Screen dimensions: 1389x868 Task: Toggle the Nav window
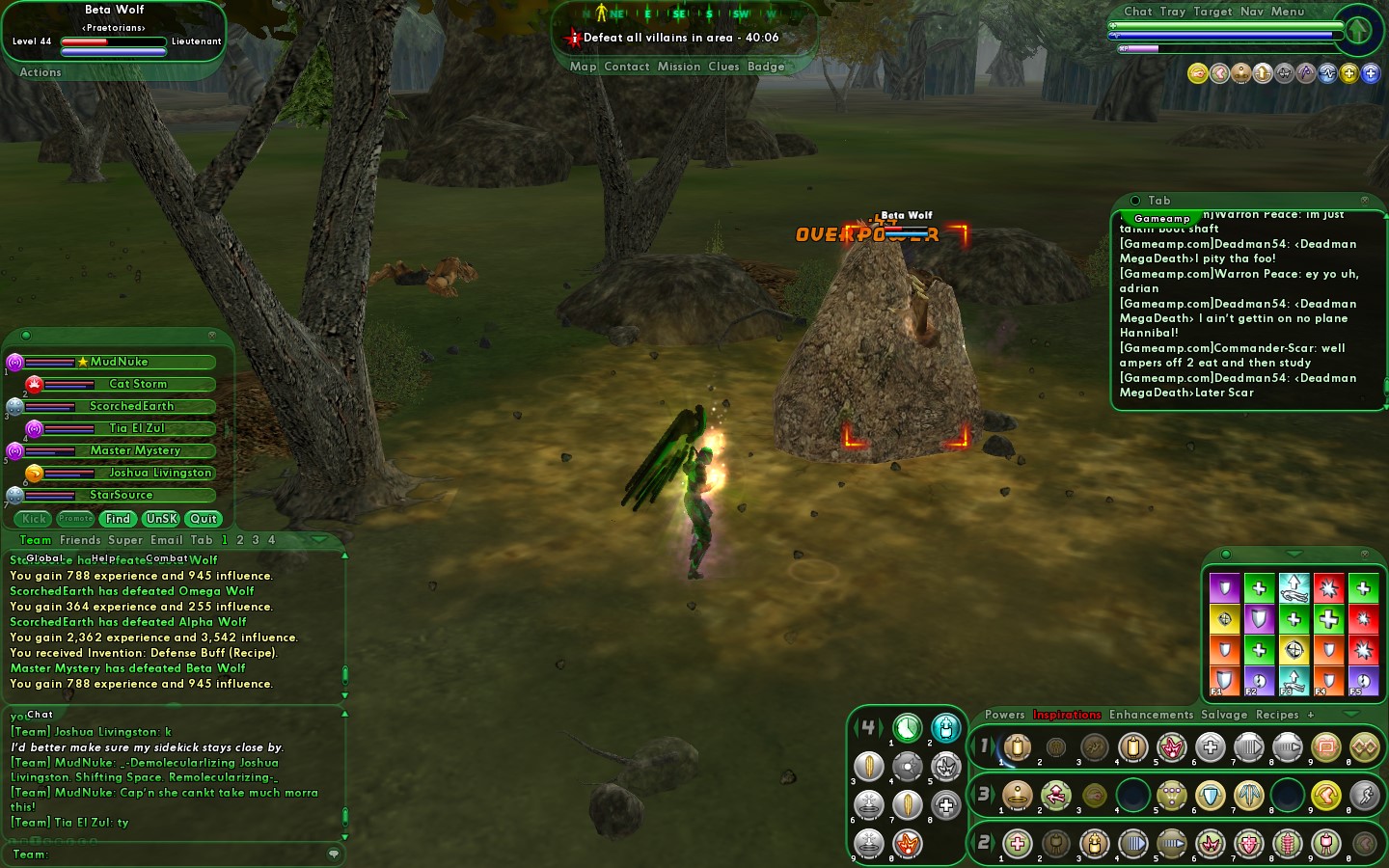coord(1251,12)
